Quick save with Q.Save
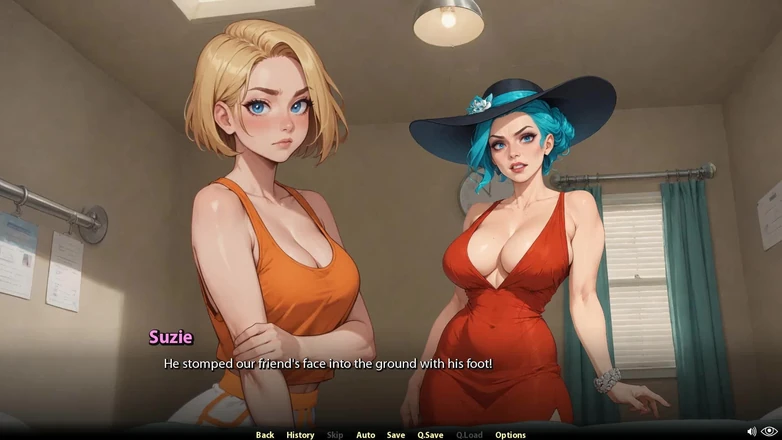782x440 pixels. click(430, 435)
